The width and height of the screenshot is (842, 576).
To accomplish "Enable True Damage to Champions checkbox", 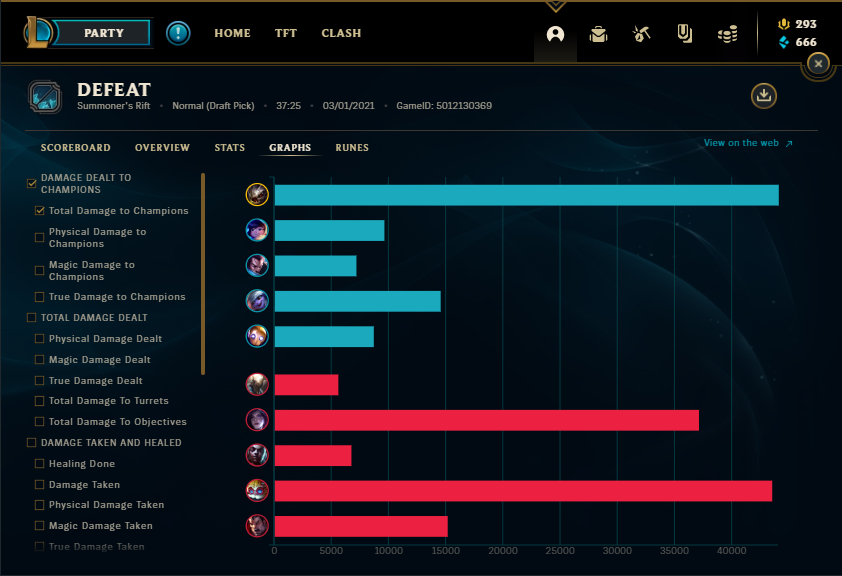I will click(x=40, y=297).
